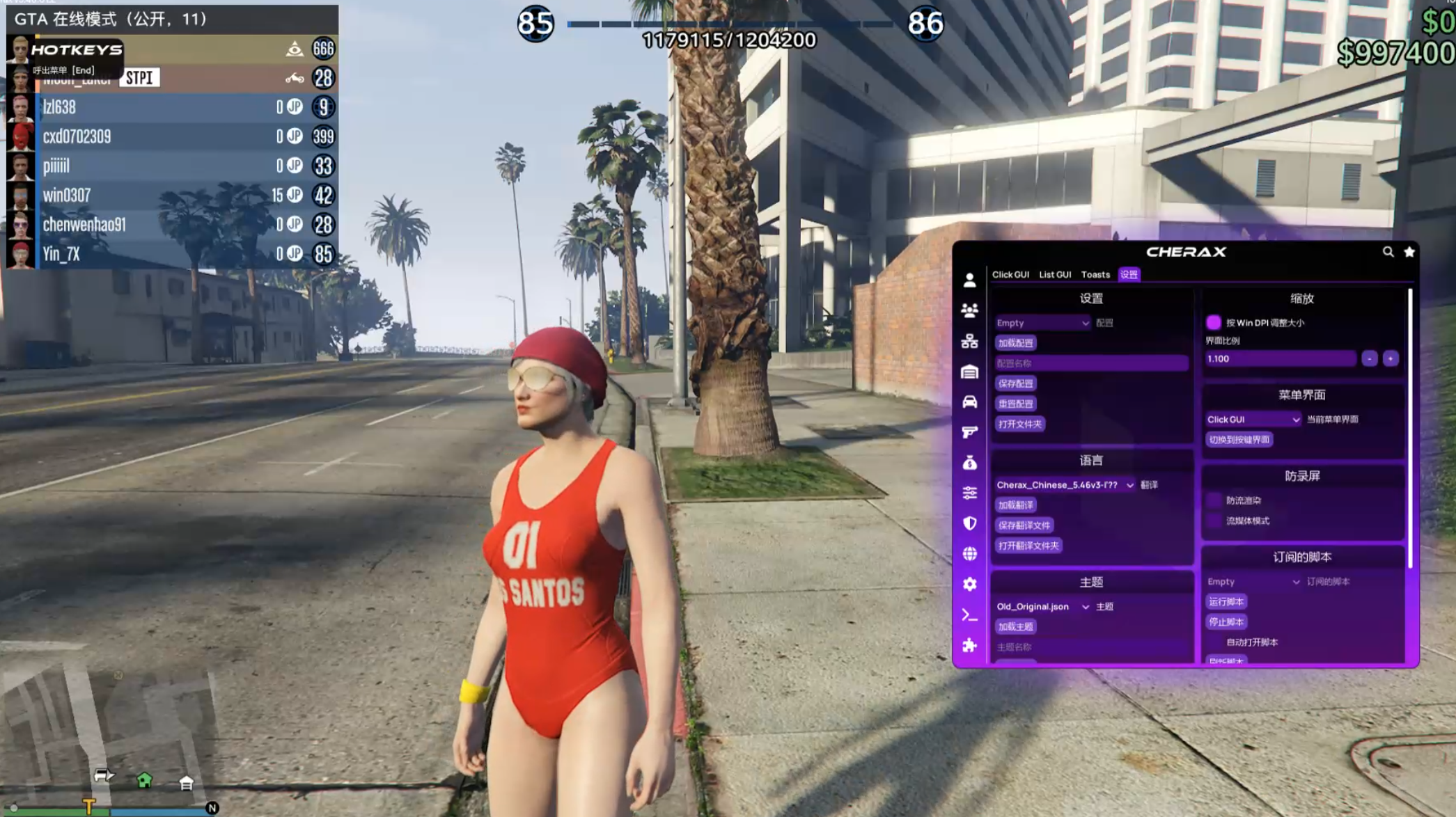Viewport: 1456px width, 817px height.
Task: Click the 切换到按键界面 switch button
Action: (1239, 440)
